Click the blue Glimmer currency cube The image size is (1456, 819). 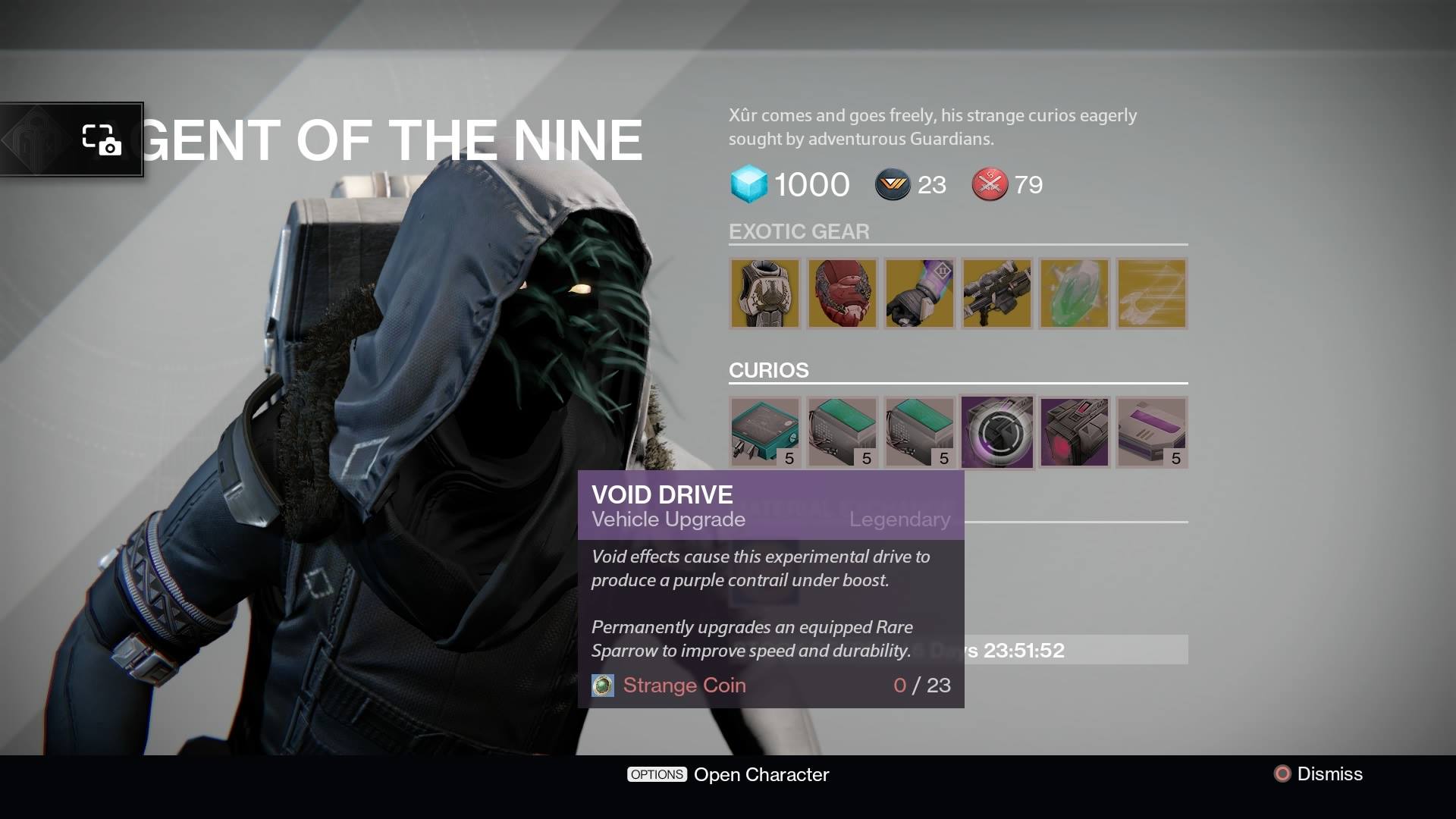748,184
